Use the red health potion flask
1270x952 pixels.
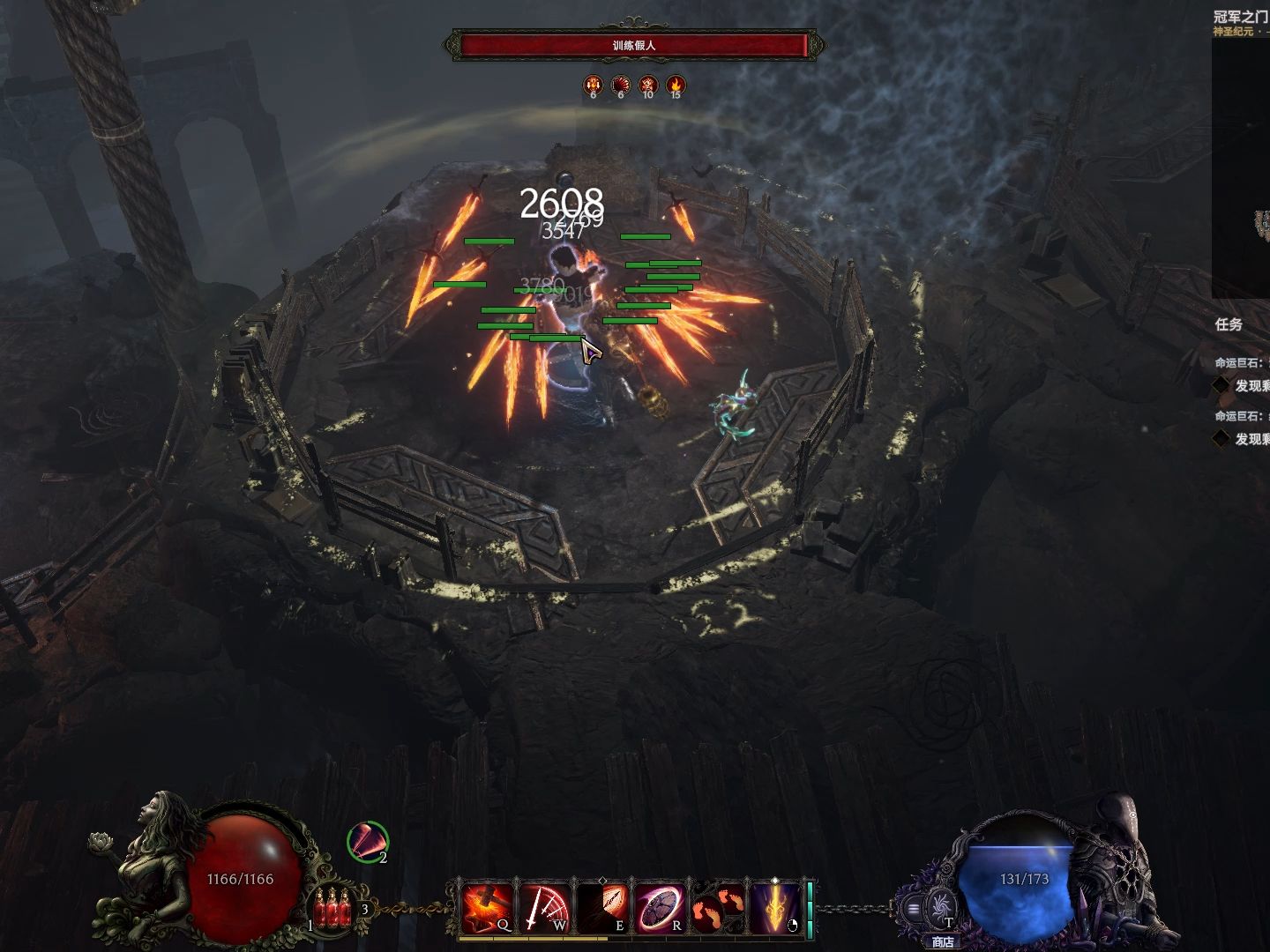click(333, 908)
